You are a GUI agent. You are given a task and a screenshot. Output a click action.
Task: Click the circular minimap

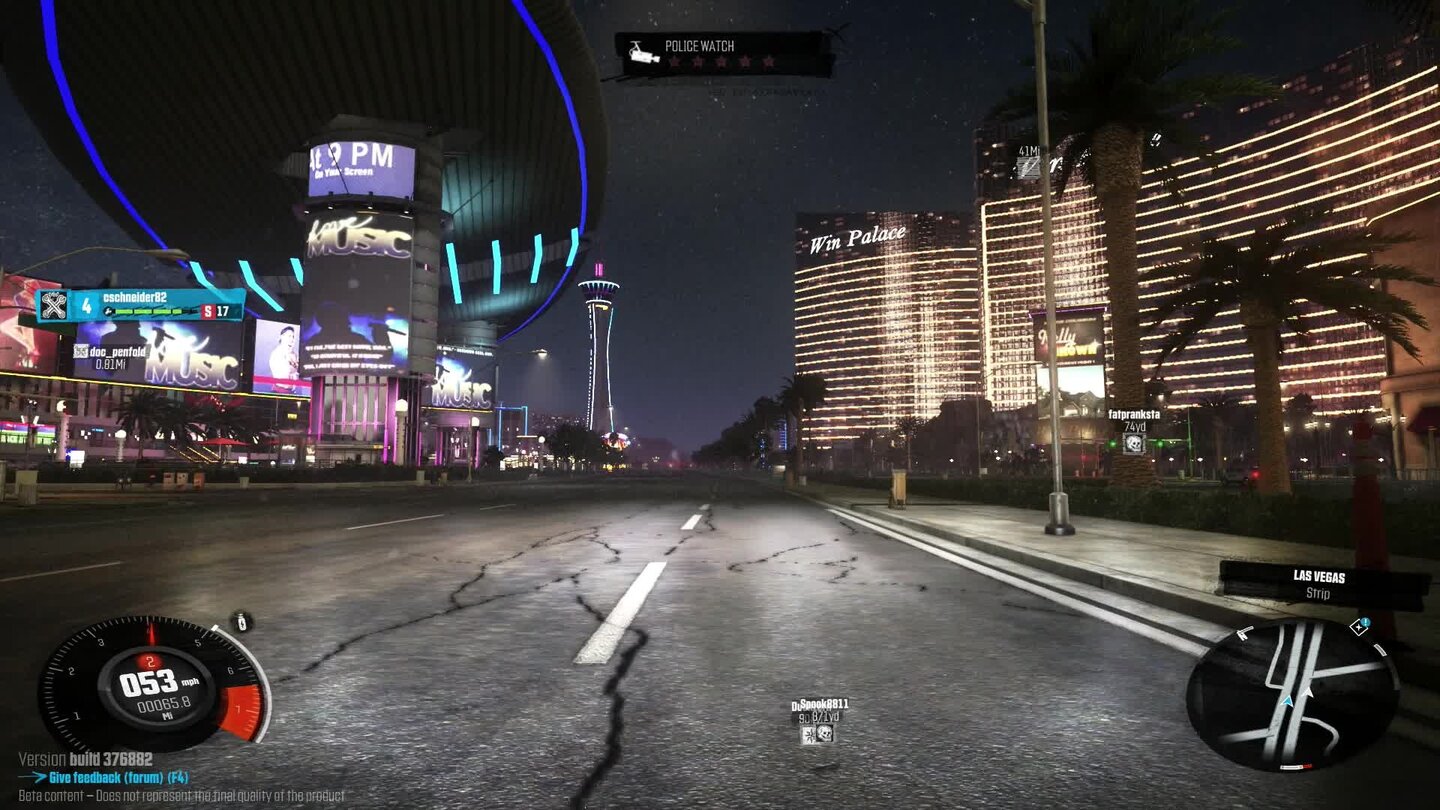tap(1291, 695)
